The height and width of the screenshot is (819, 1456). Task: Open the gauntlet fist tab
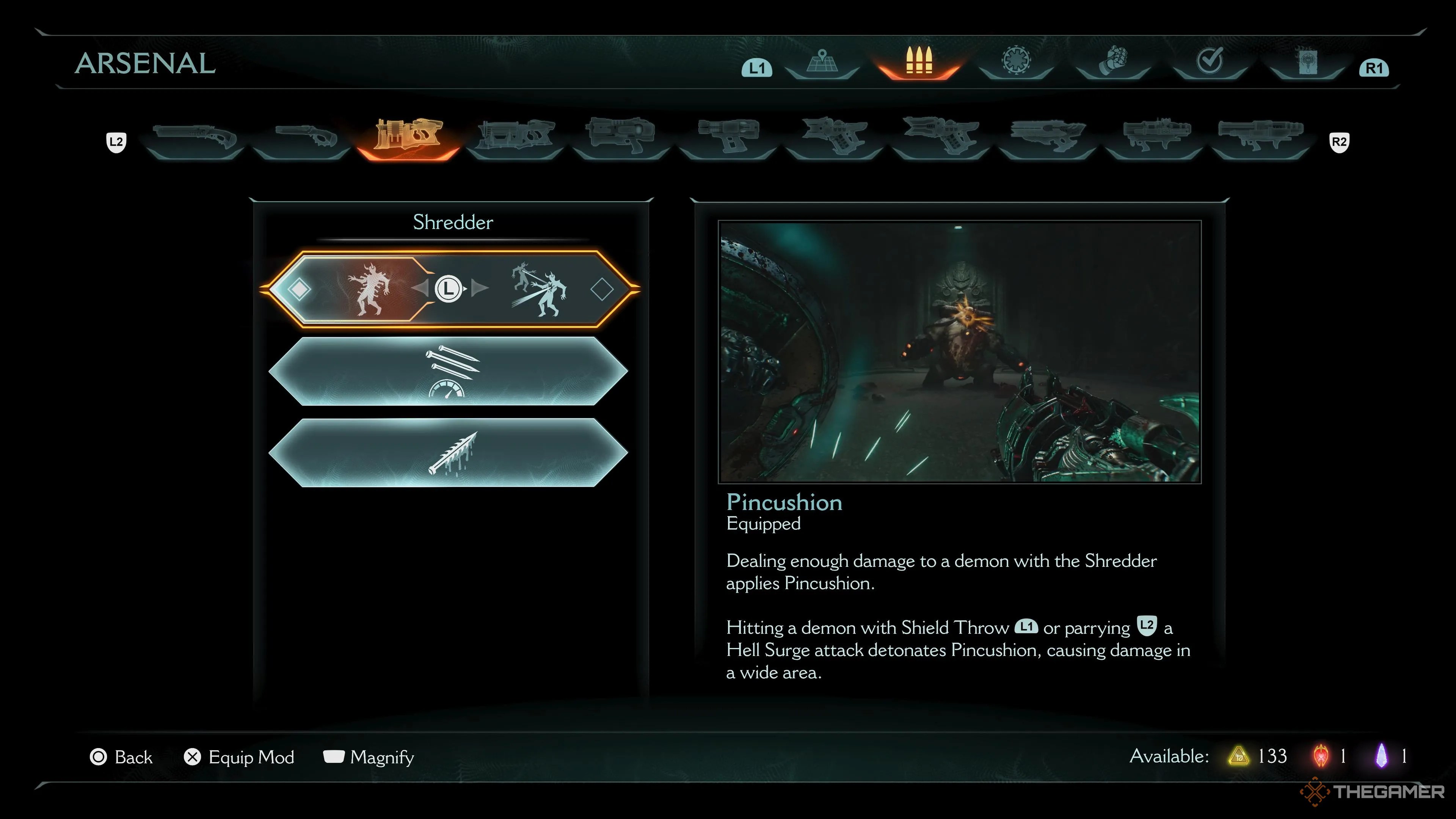tap(1113, 61)
